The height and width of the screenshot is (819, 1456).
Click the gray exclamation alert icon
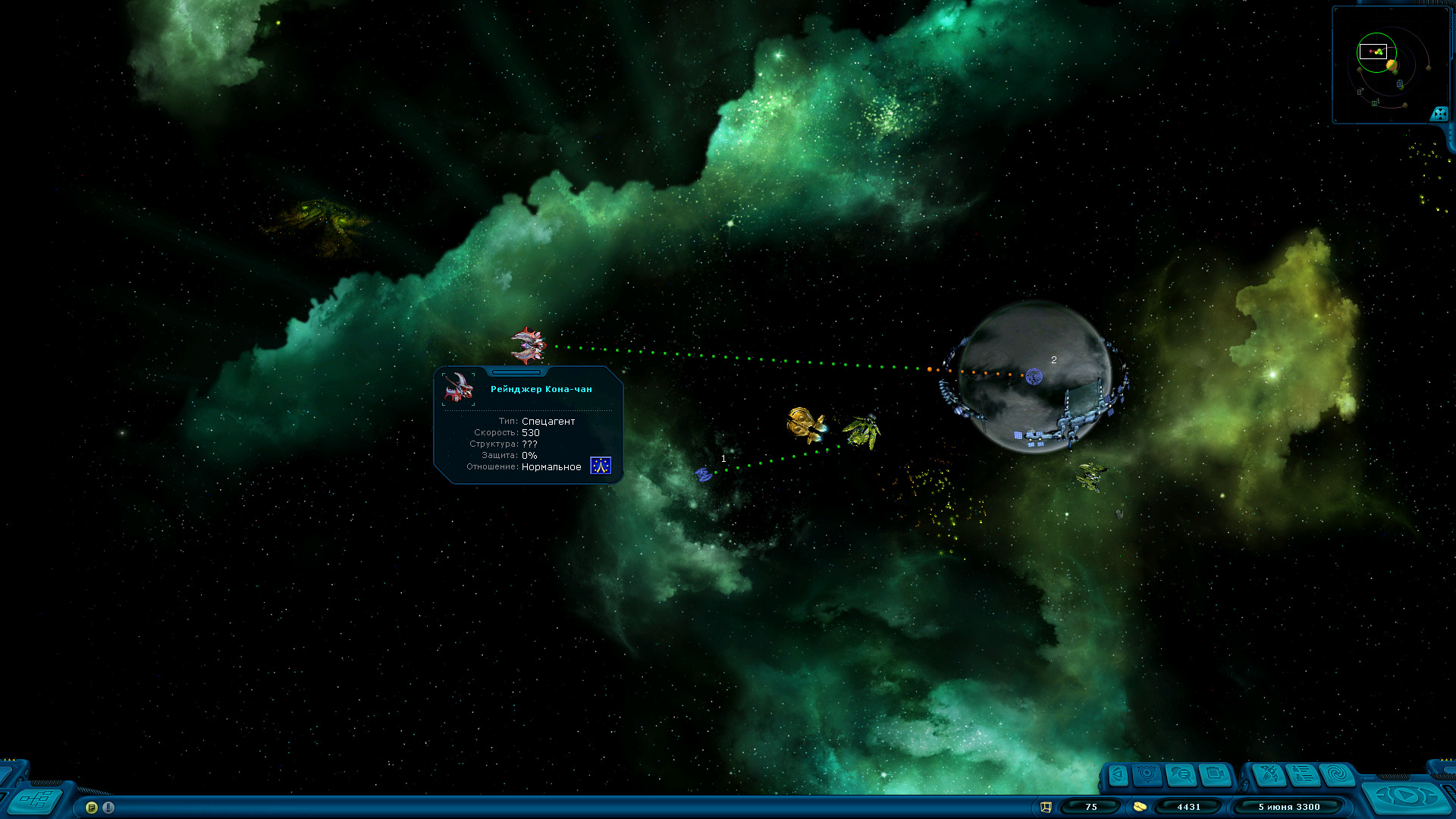click(x=108, y=808)
